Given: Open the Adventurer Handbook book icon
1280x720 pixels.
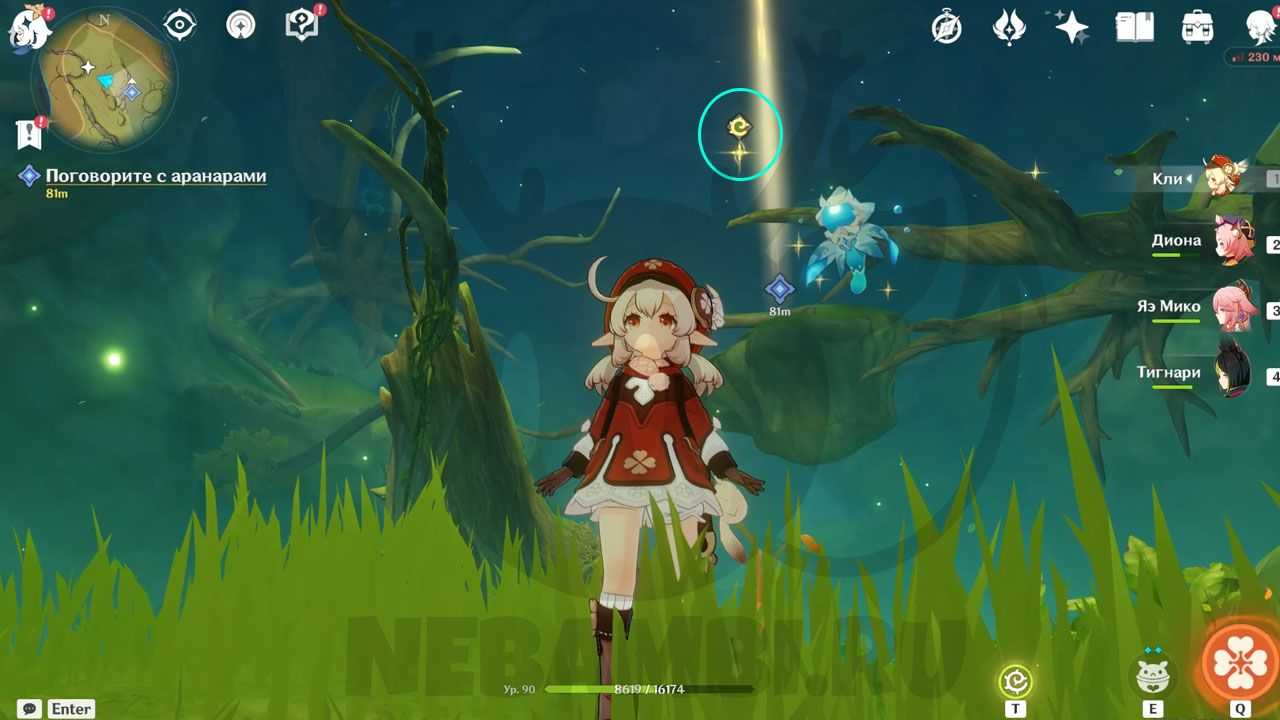Looking at the screenshot, I should (x=1134, y=27).
